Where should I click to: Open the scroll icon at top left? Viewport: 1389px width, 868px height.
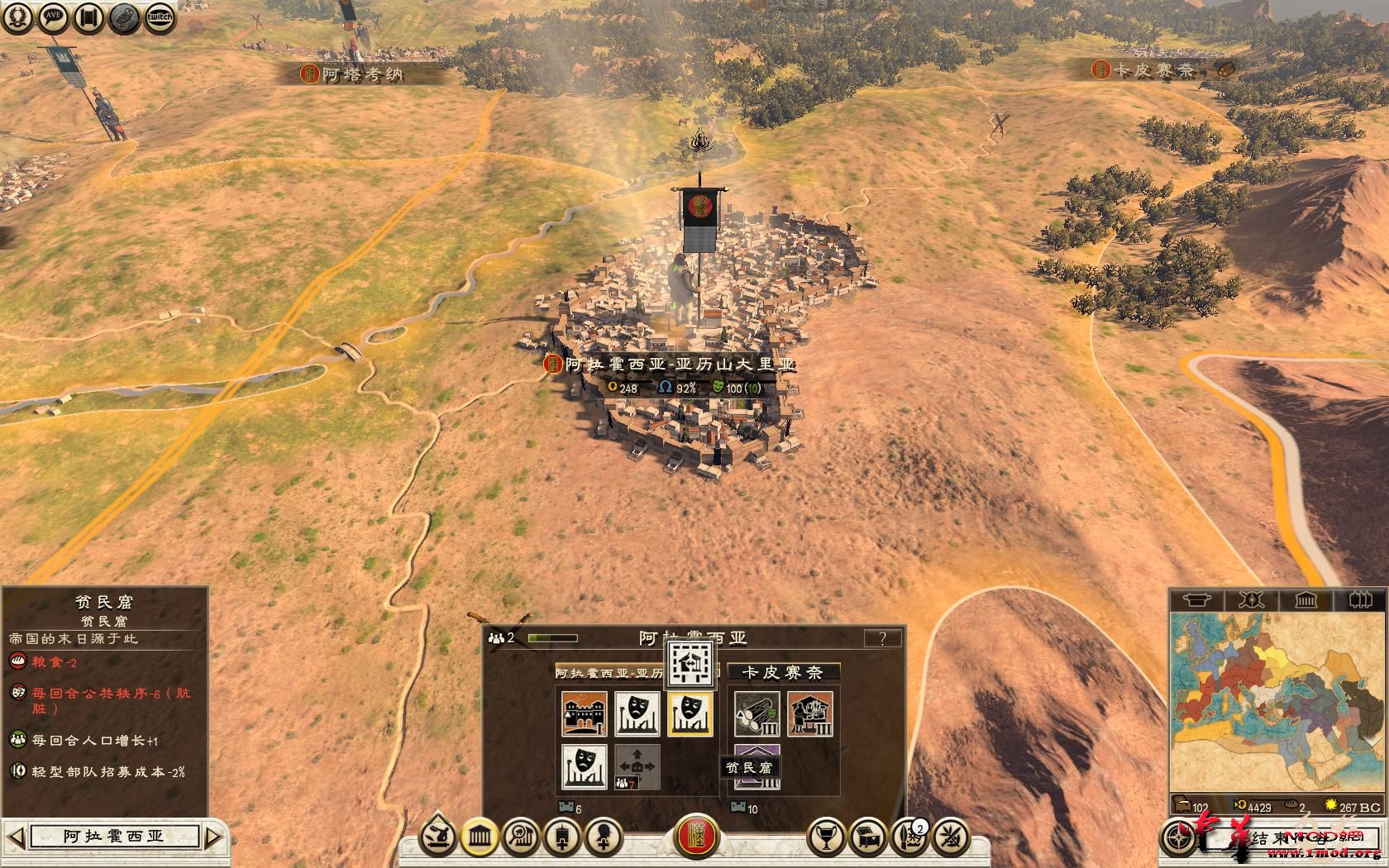(88, 17)
